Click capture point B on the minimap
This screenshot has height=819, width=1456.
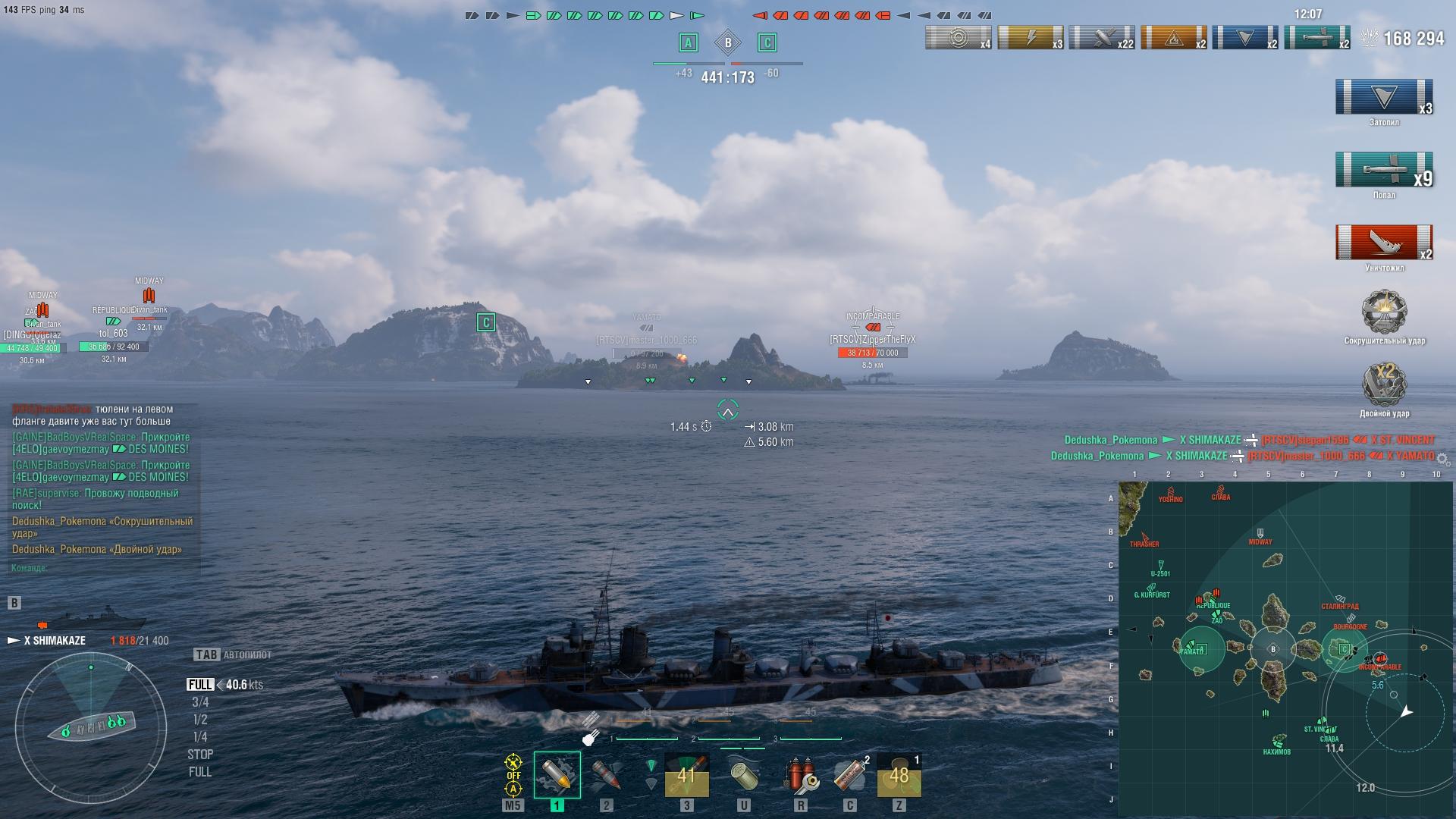tap(1273, 649)
